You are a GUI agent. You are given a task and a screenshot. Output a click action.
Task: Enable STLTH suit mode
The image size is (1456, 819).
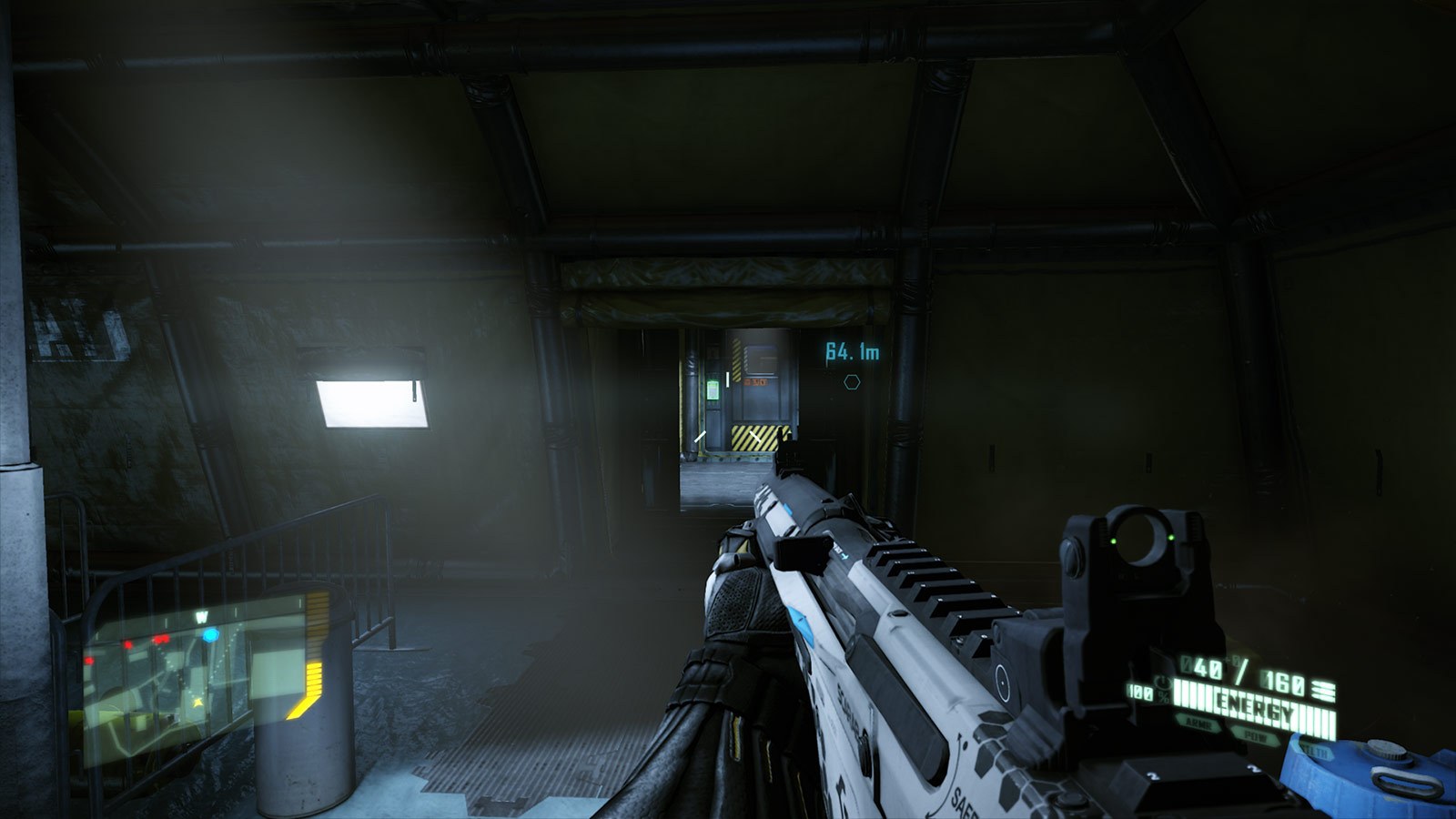click(1316, 751)
